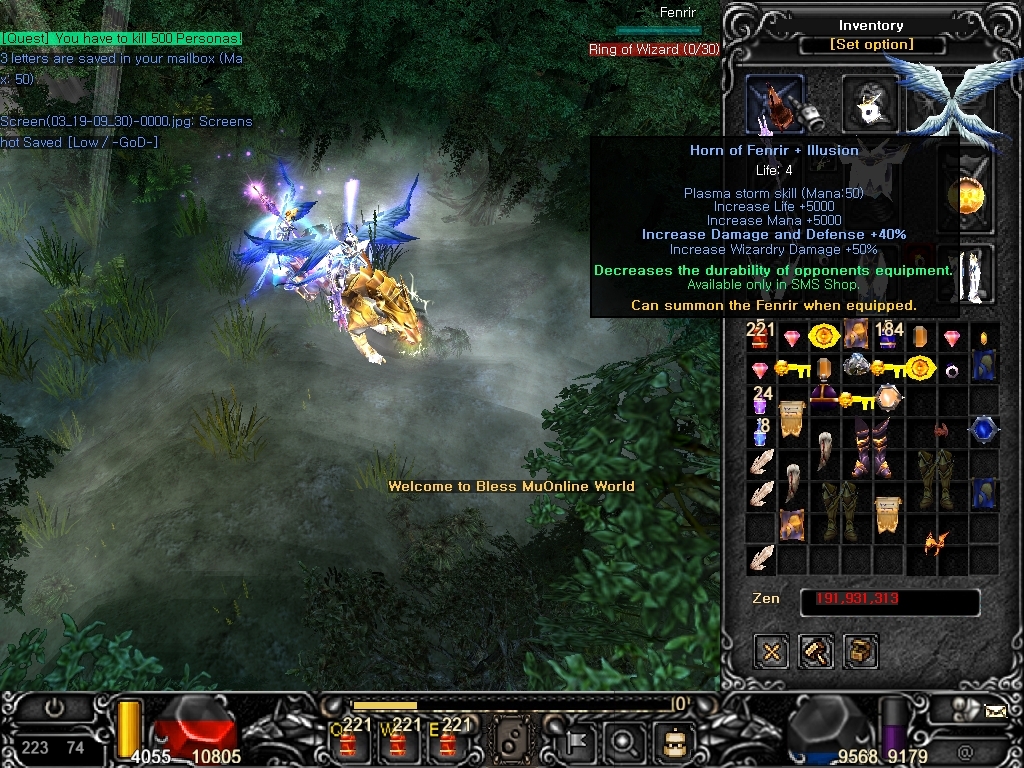The height and width of the screenshot is (768, 1024).
Task: Select the equipped helmet slot
Action: point(871,101)
